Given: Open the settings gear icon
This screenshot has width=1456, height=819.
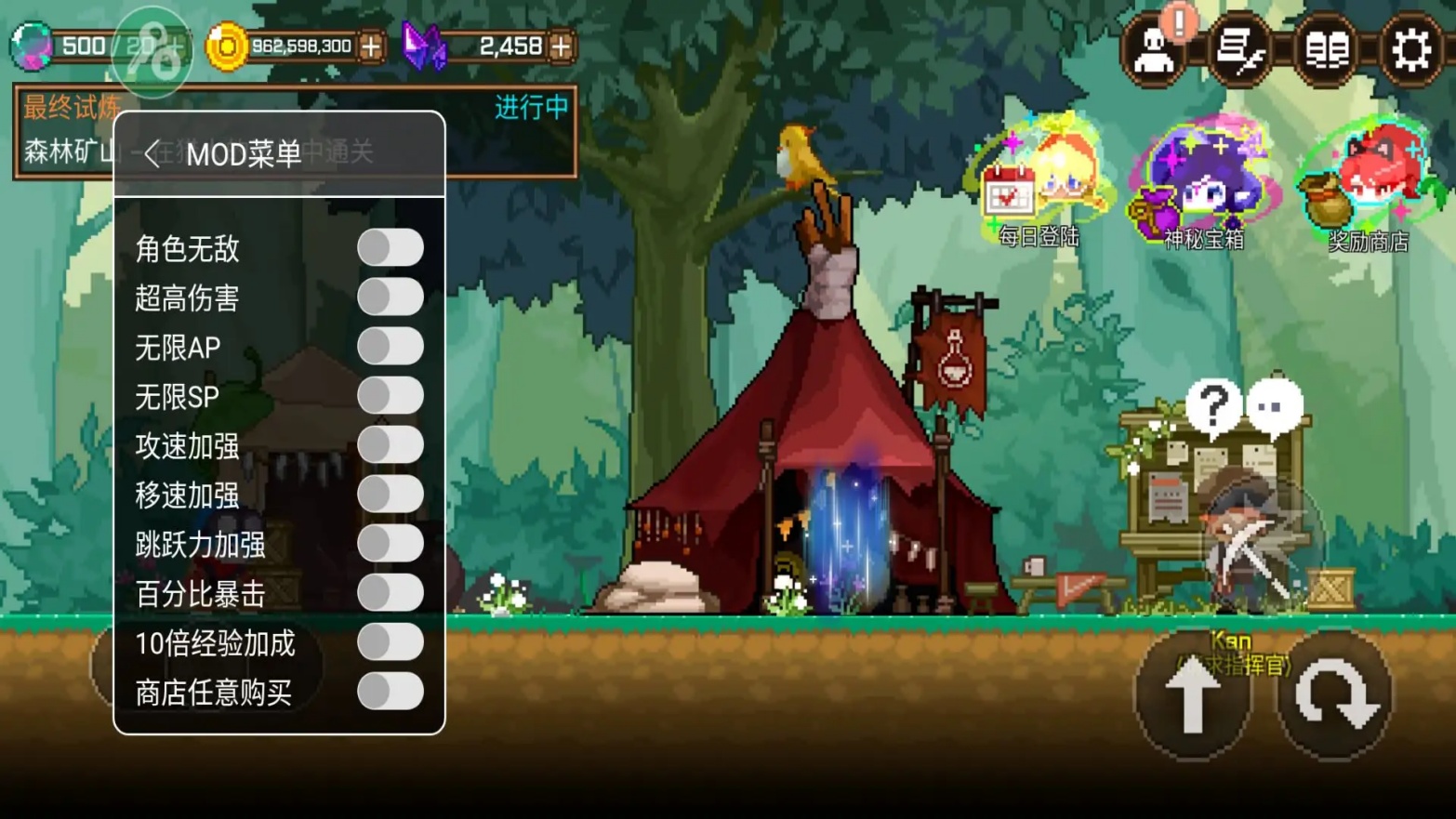Looking at the screenshot, I should click(1410, 49).
